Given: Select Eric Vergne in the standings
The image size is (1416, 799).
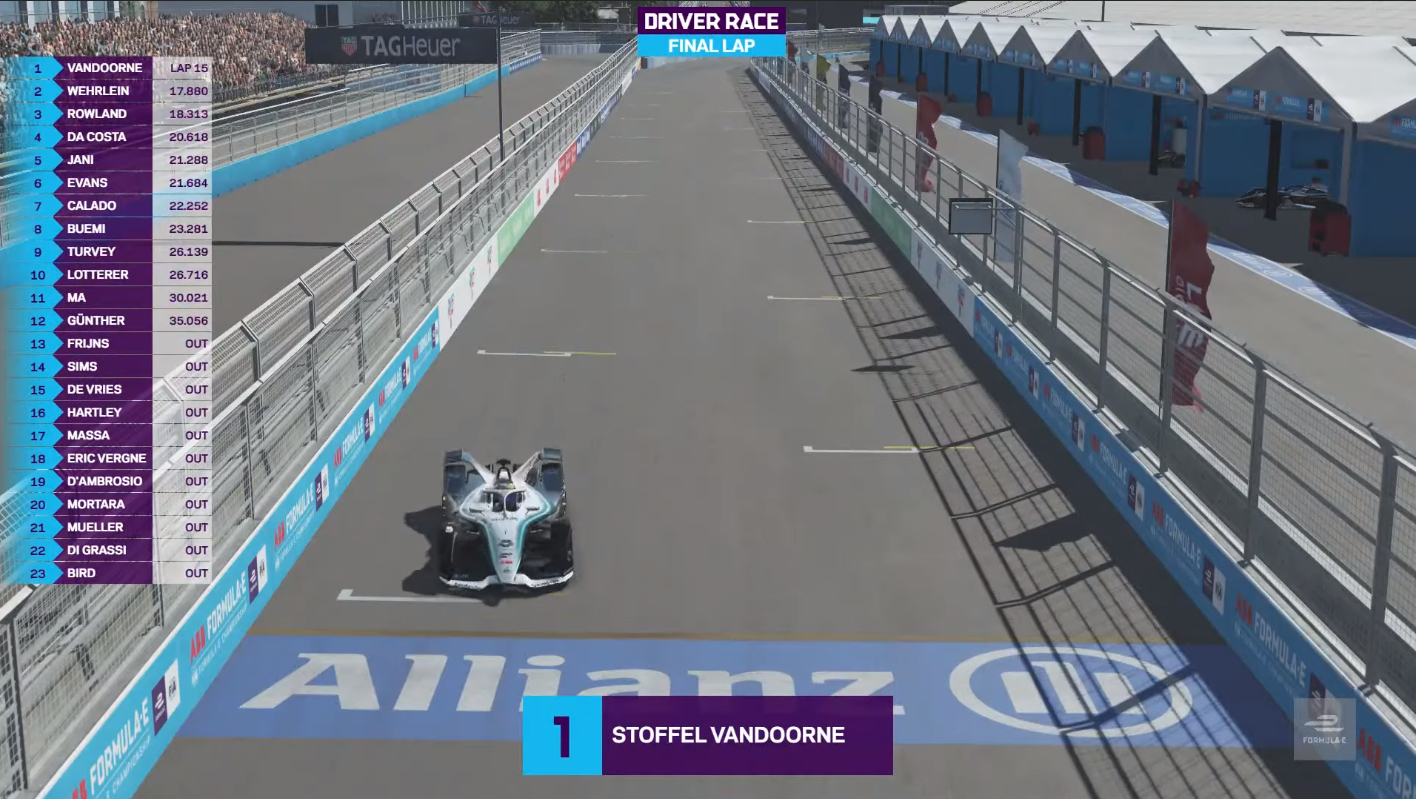Looking at the screenshot, I should coord(108,459).
